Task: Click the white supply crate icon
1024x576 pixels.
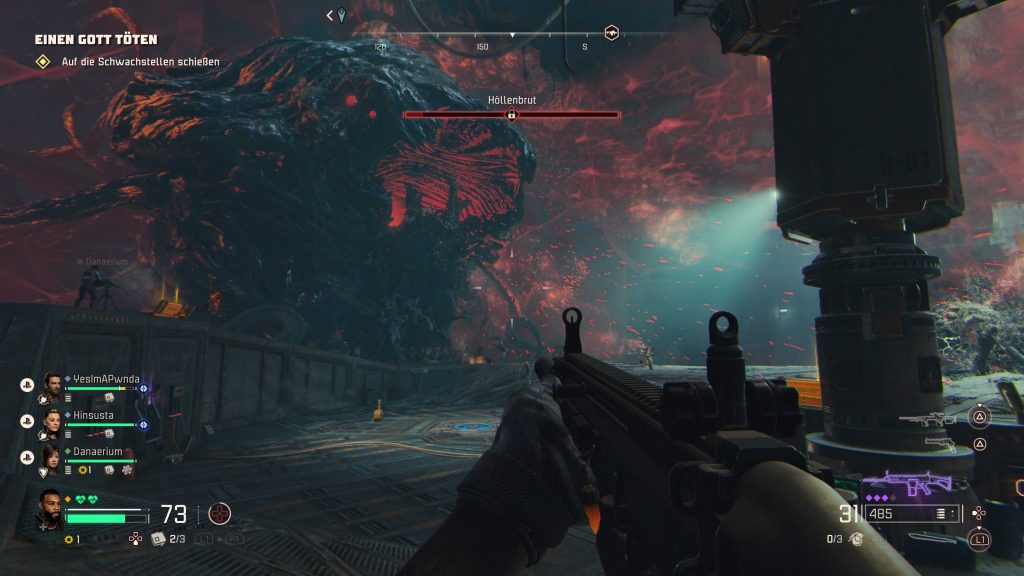Action: (x=158, y=539)
